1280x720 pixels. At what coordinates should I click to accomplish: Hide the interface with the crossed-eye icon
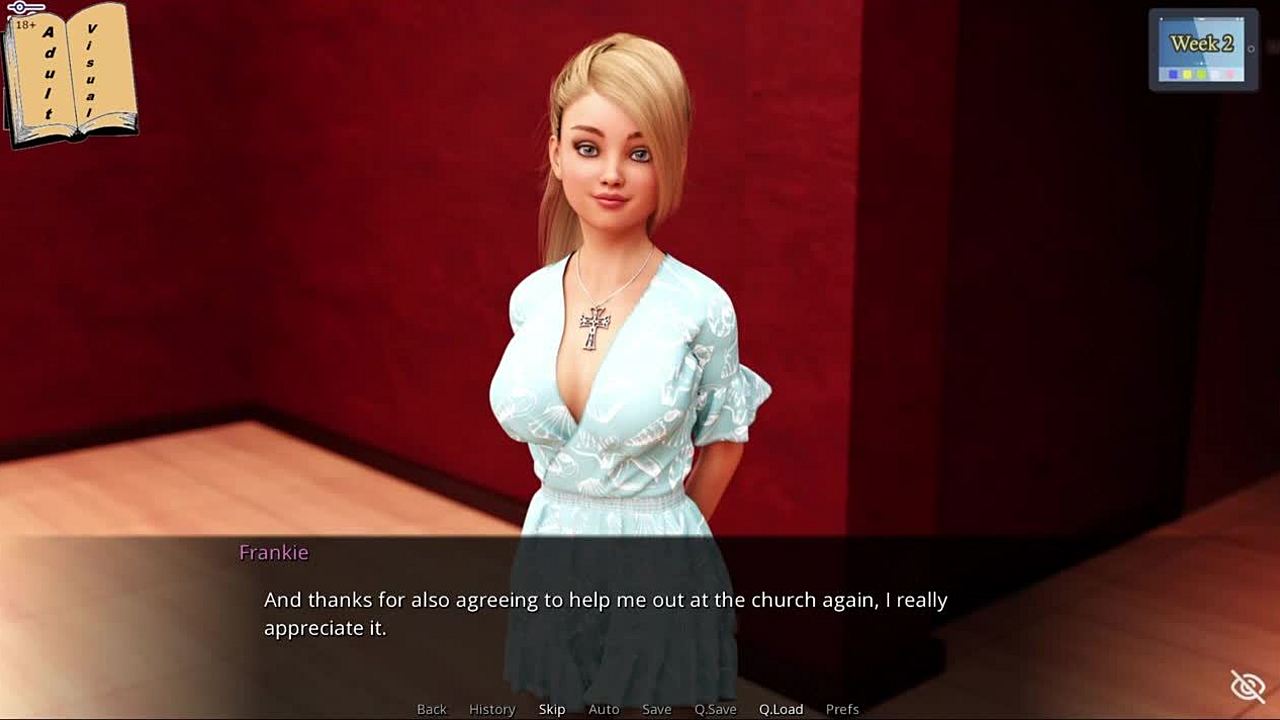(1248, 686)
